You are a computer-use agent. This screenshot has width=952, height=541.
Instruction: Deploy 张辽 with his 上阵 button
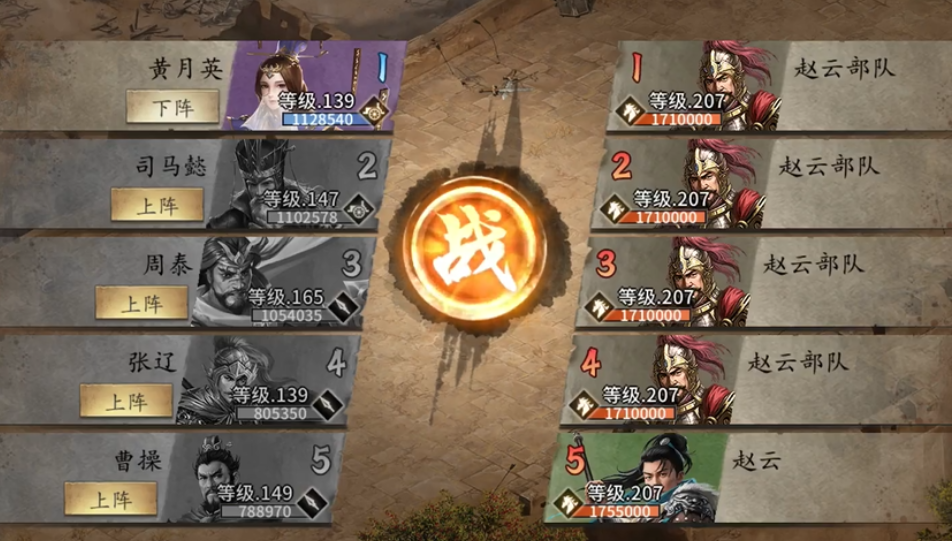tap(126, 401)
